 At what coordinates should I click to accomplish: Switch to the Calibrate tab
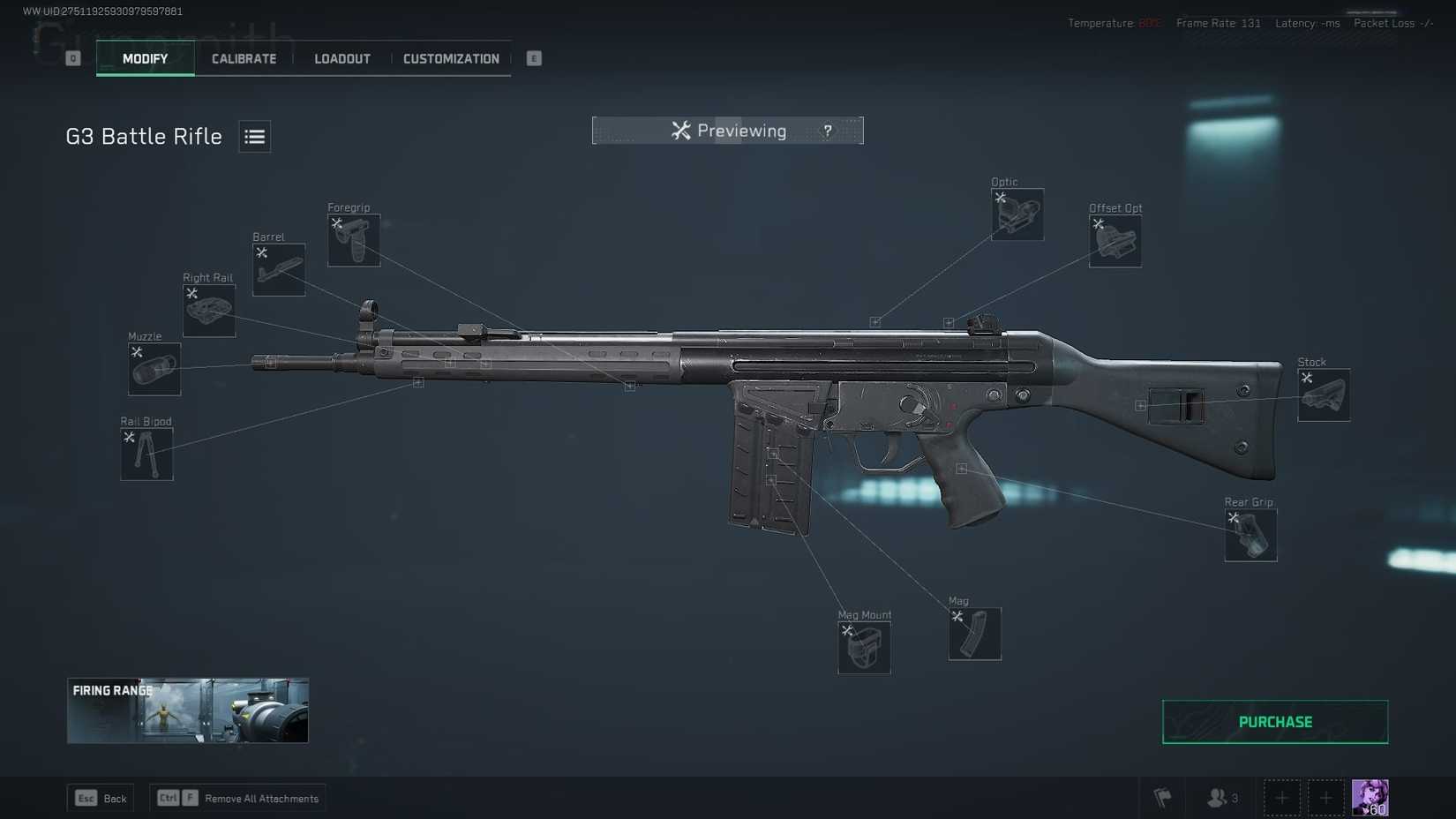pos(244,59)
